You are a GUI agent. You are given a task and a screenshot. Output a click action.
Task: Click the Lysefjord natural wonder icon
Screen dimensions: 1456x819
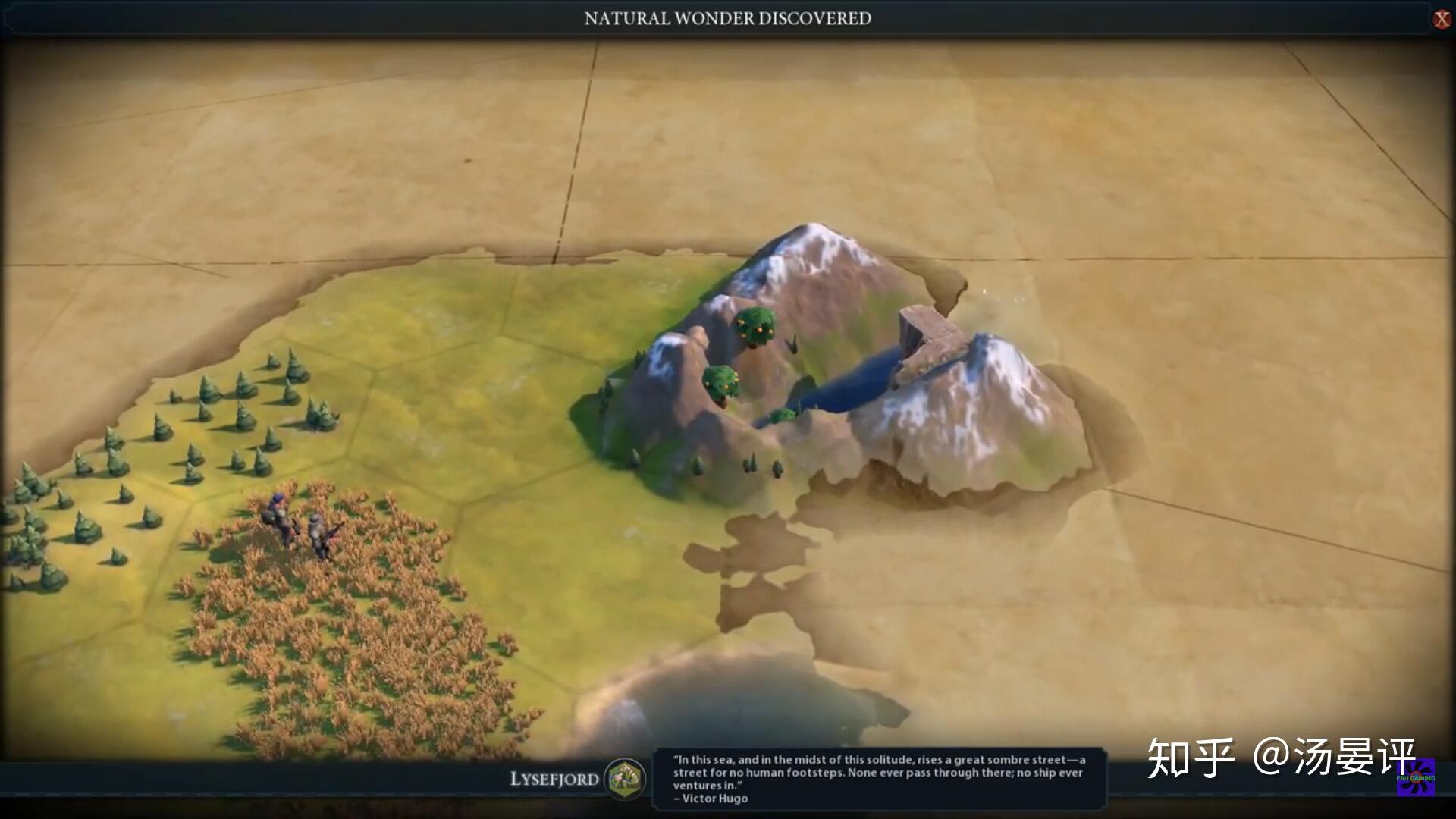click(626, 778)
